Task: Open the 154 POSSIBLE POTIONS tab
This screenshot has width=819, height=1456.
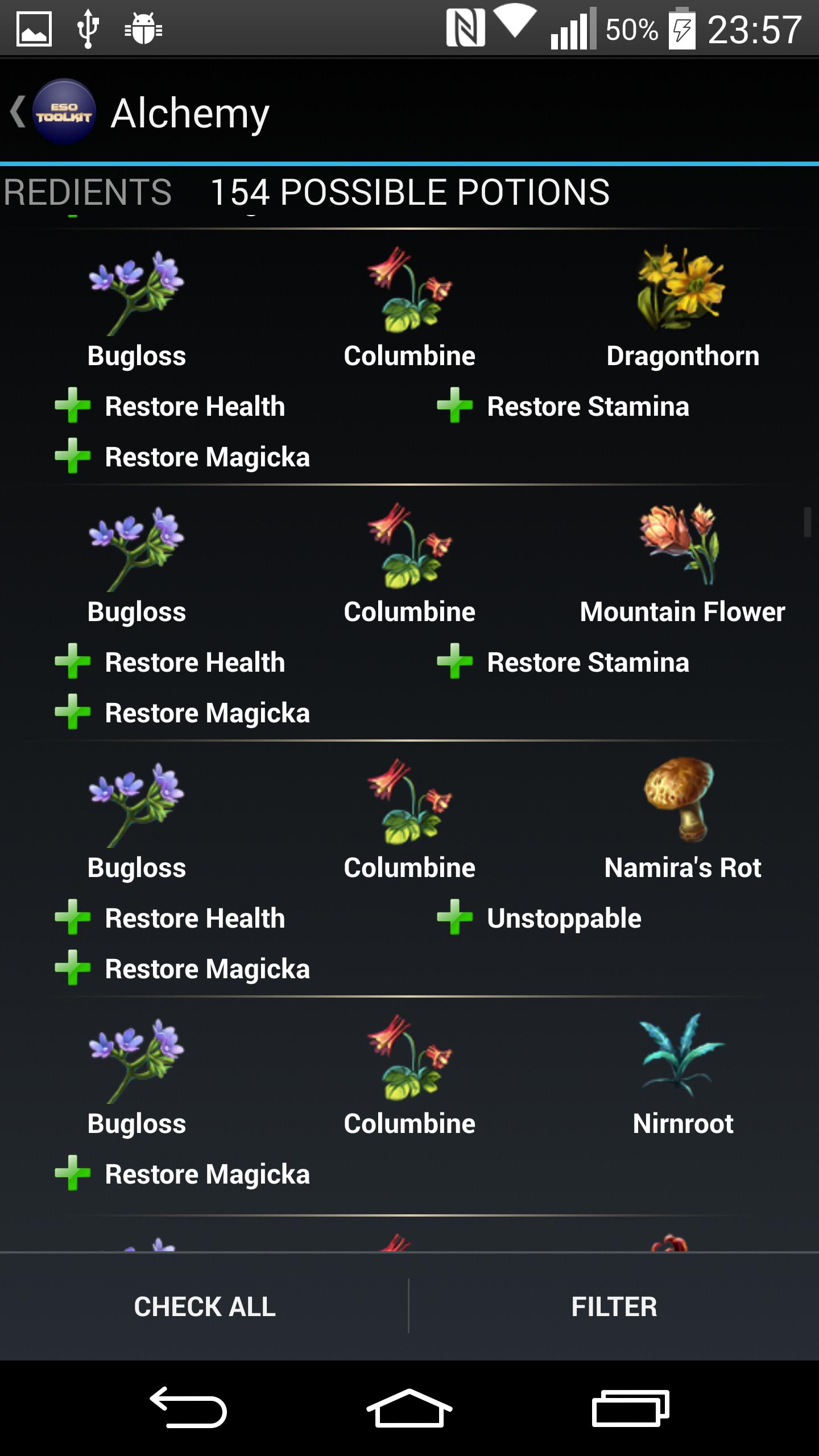Action: (x=411, y=192)
